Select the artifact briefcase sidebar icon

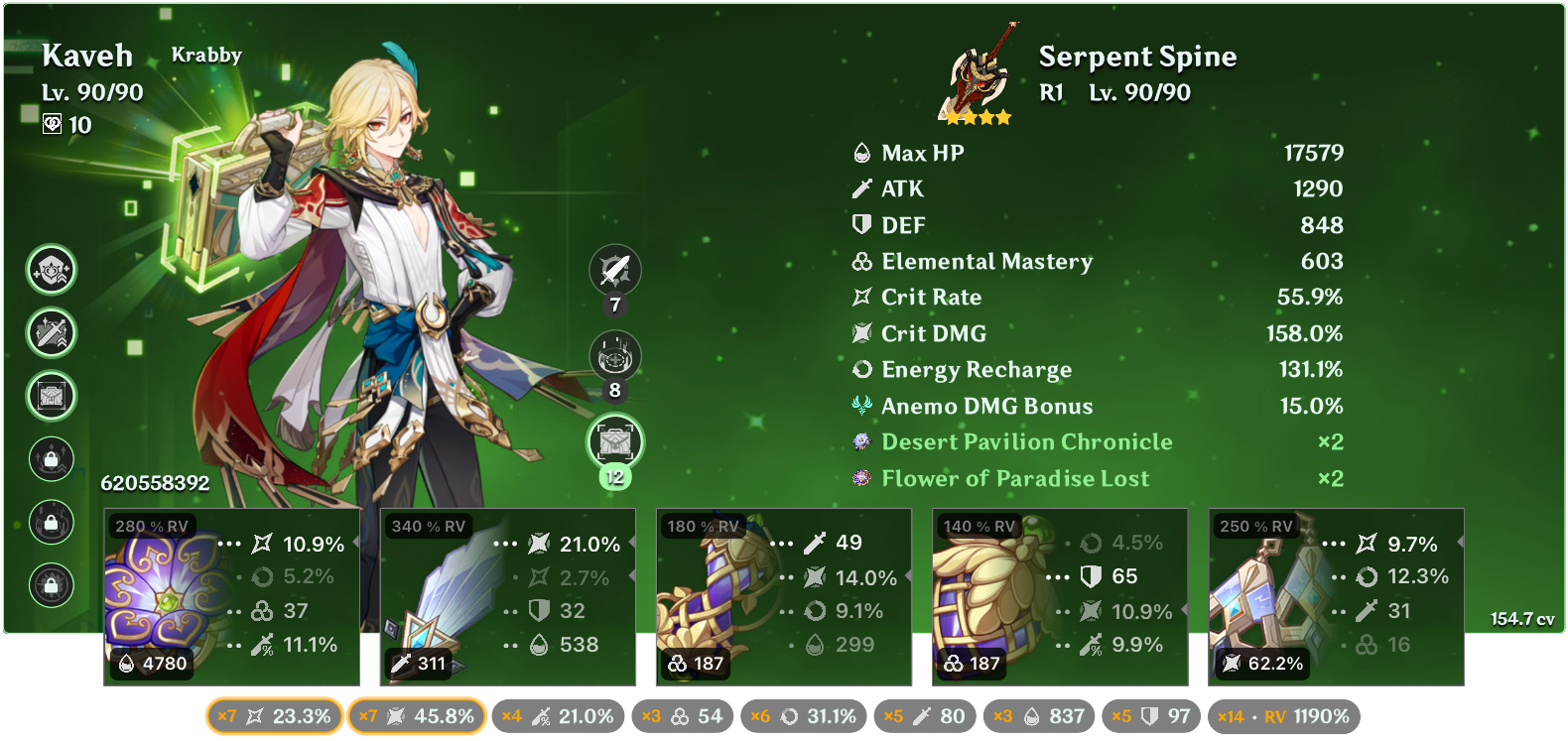click(51, 396)
